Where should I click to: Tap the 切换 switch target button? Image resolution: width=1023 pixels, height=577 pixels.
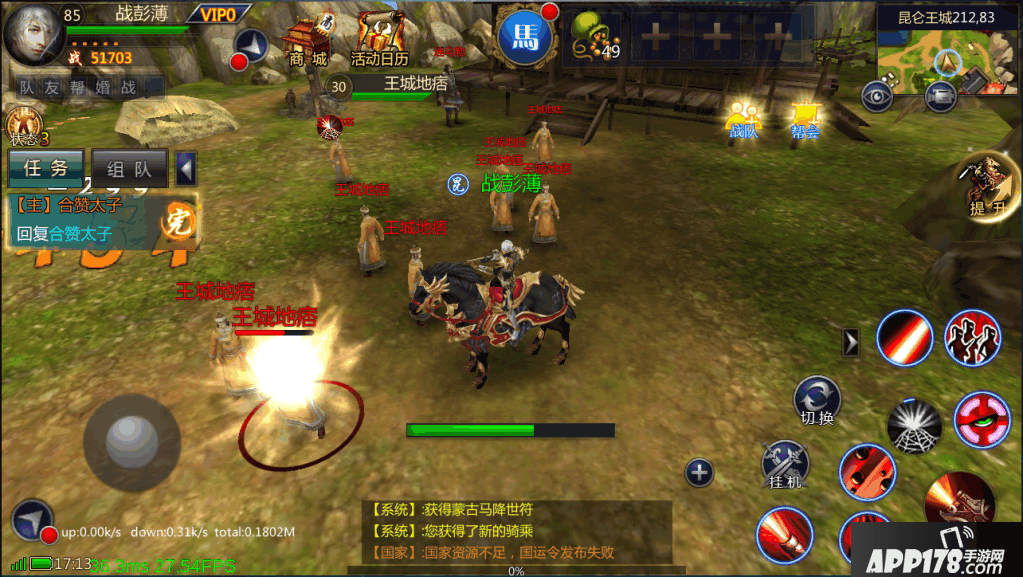[x=817, y=400]
